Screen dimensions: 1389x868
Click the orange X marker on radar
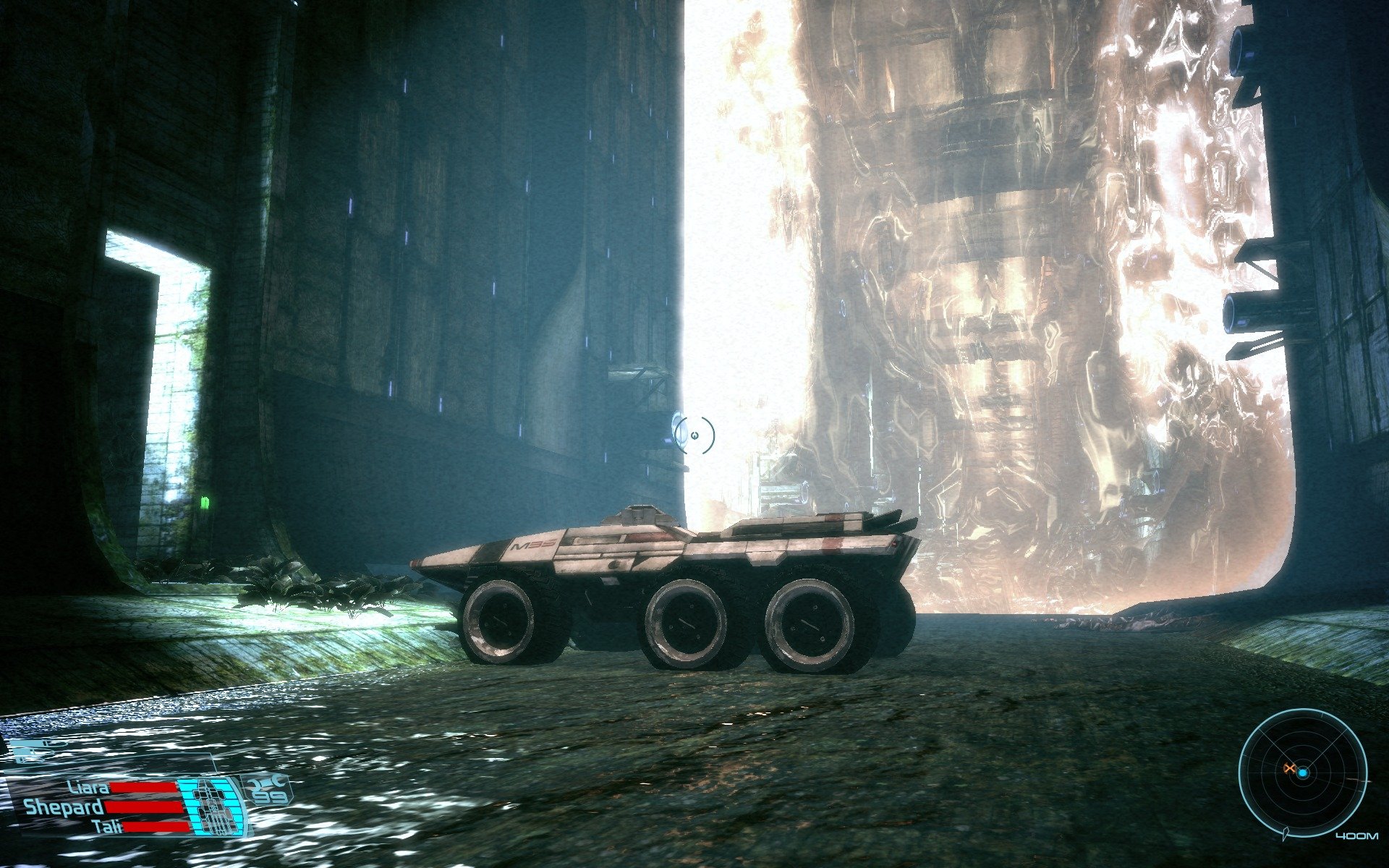click(x=1288, y=768)
